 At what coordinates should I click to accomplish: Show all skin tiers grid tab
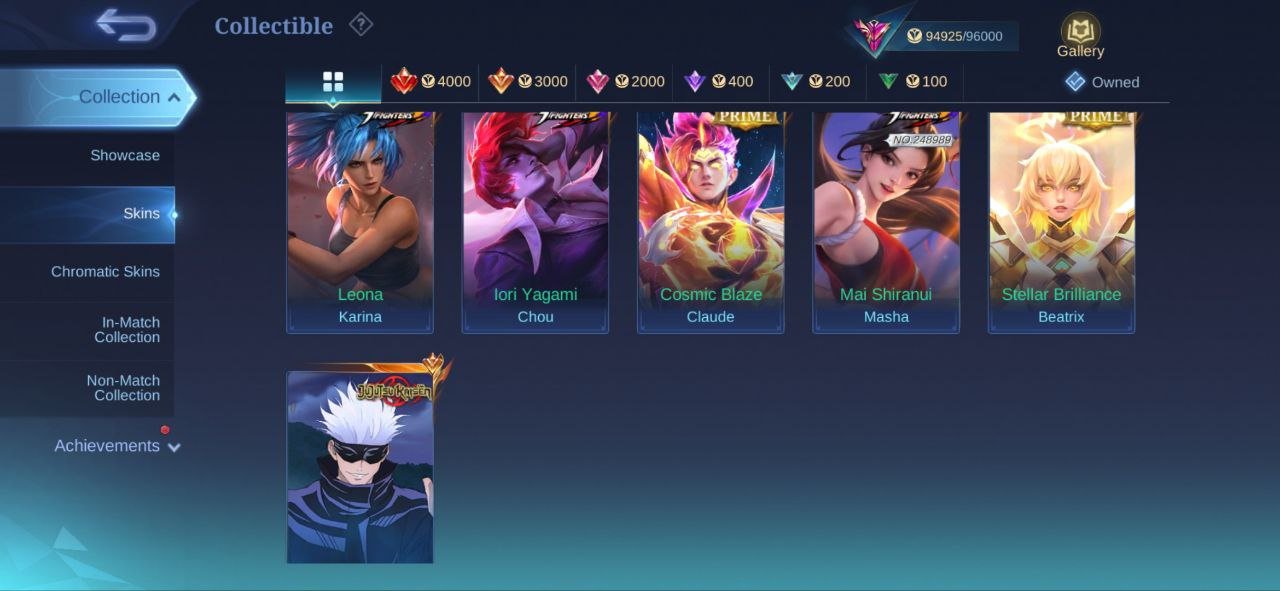coord(333,82)
